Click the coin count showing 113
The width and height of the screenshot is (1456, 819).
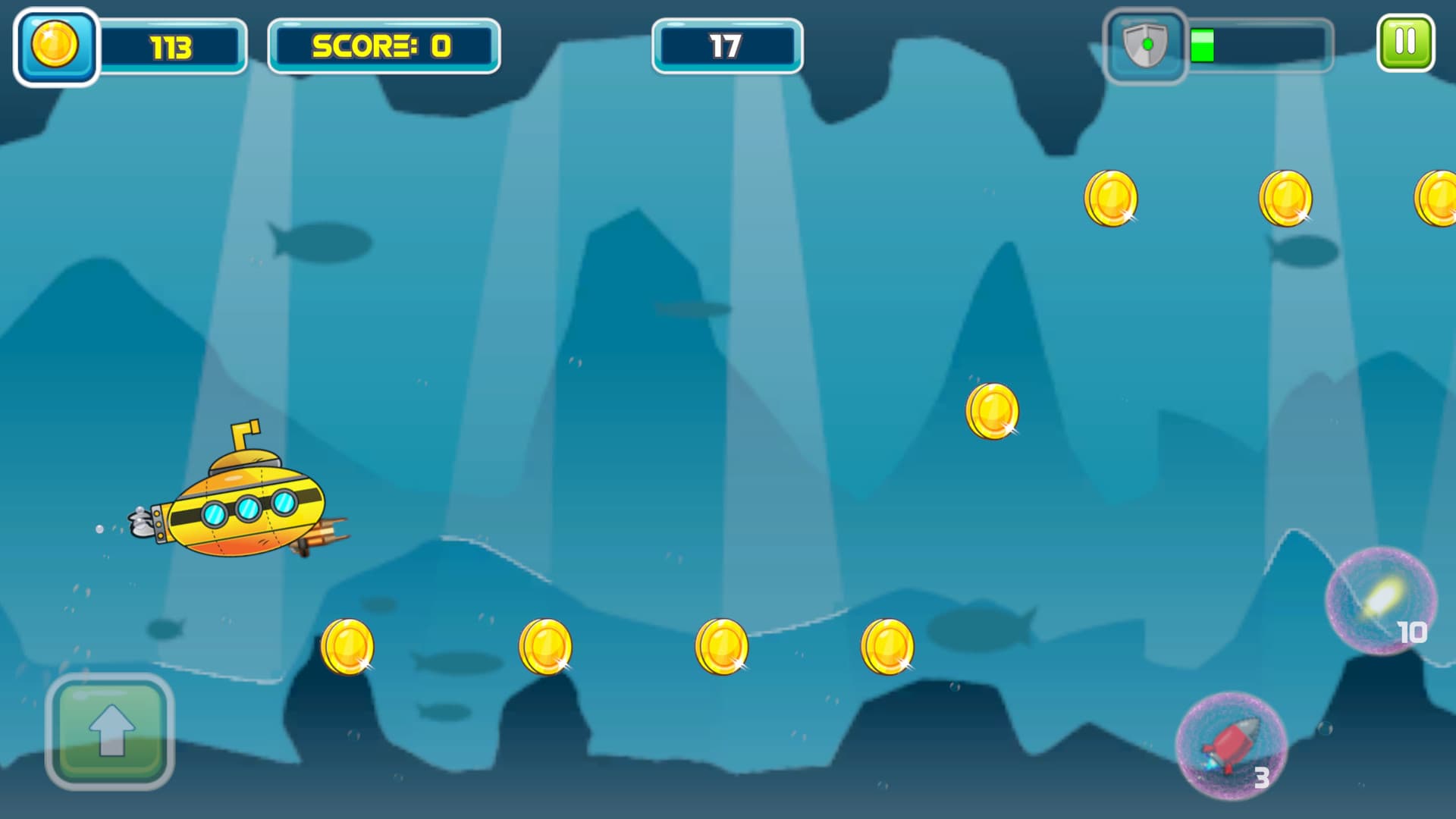(173, 47)
